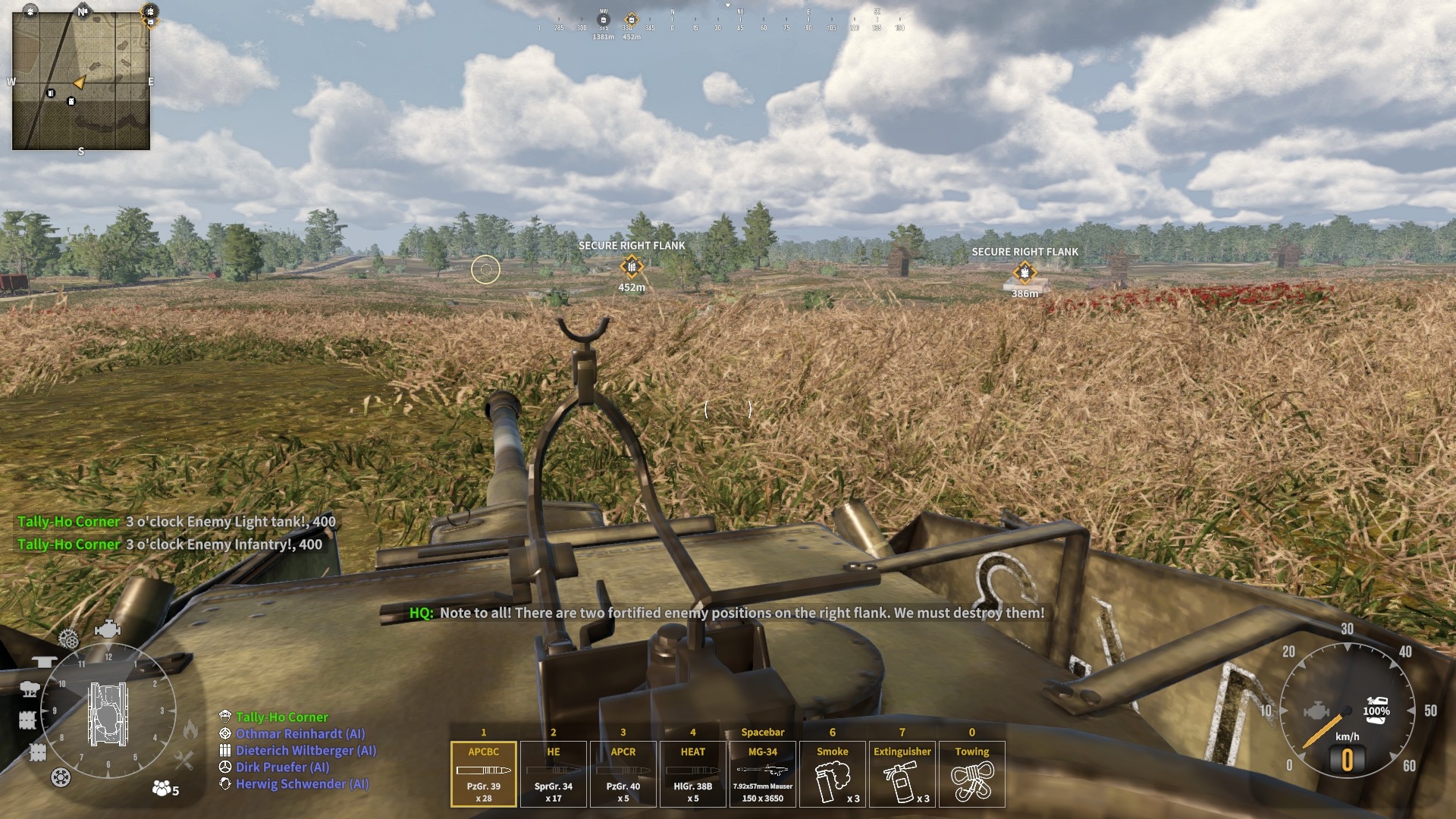Select crew member Dirk Pruefer (AI)
This screenshot has height=819, width=1456.
click(x=282, y=767)
